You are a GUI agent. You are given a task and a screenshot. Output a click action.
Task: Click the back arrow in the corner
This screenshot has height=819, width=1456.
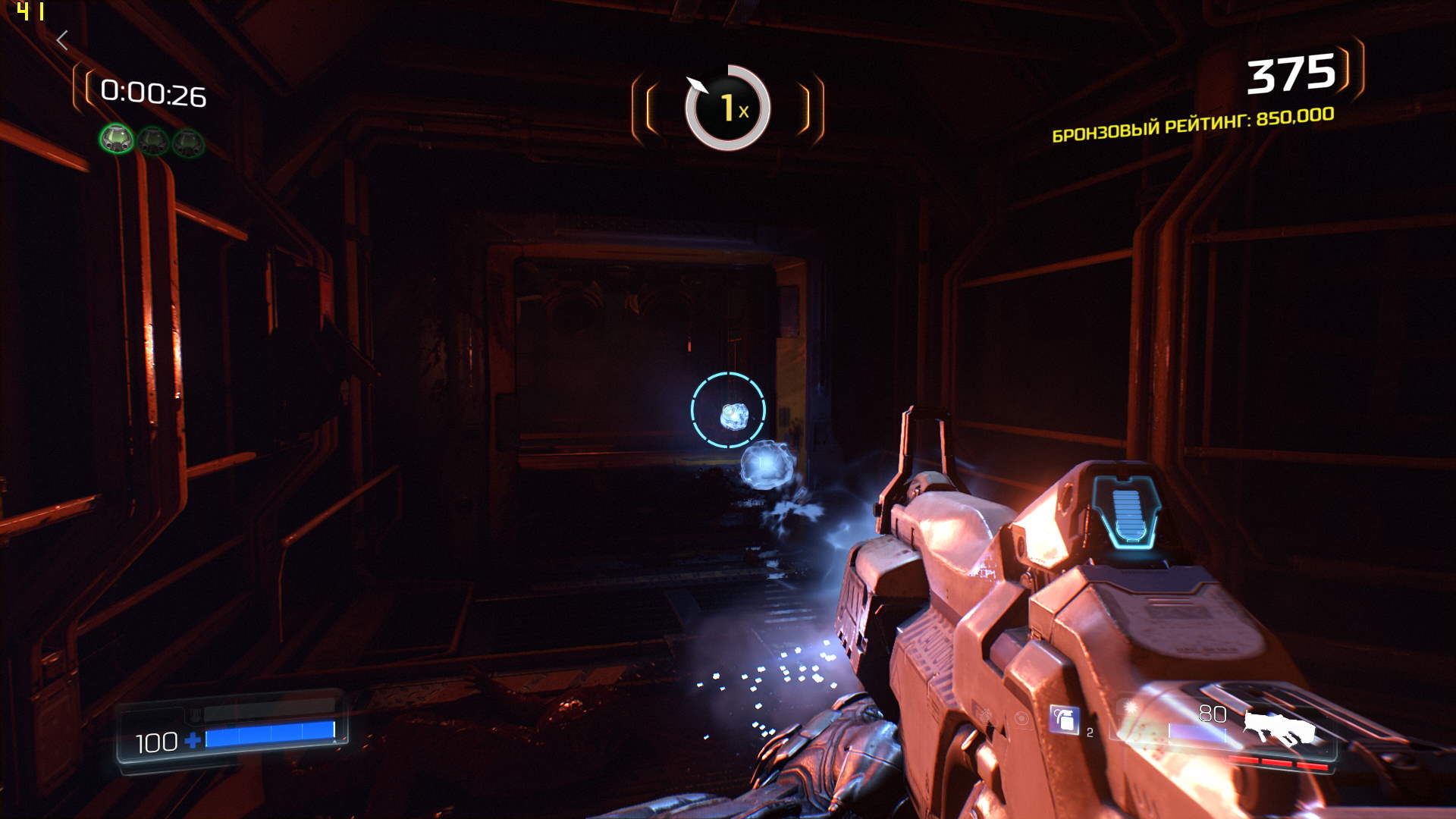point(63,40)
